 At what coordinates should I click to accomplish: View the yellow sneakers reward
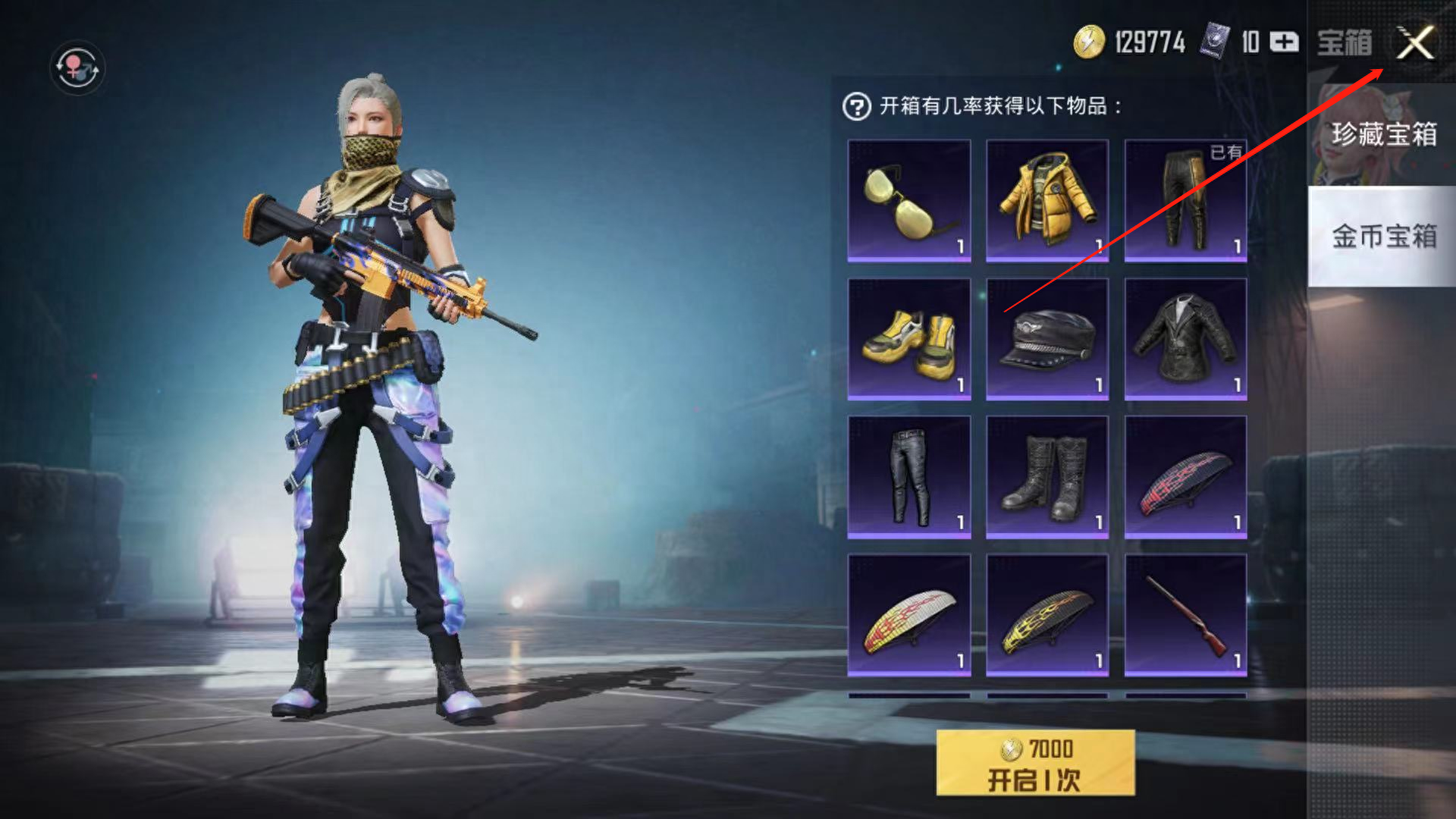click(x=908, y=339)
